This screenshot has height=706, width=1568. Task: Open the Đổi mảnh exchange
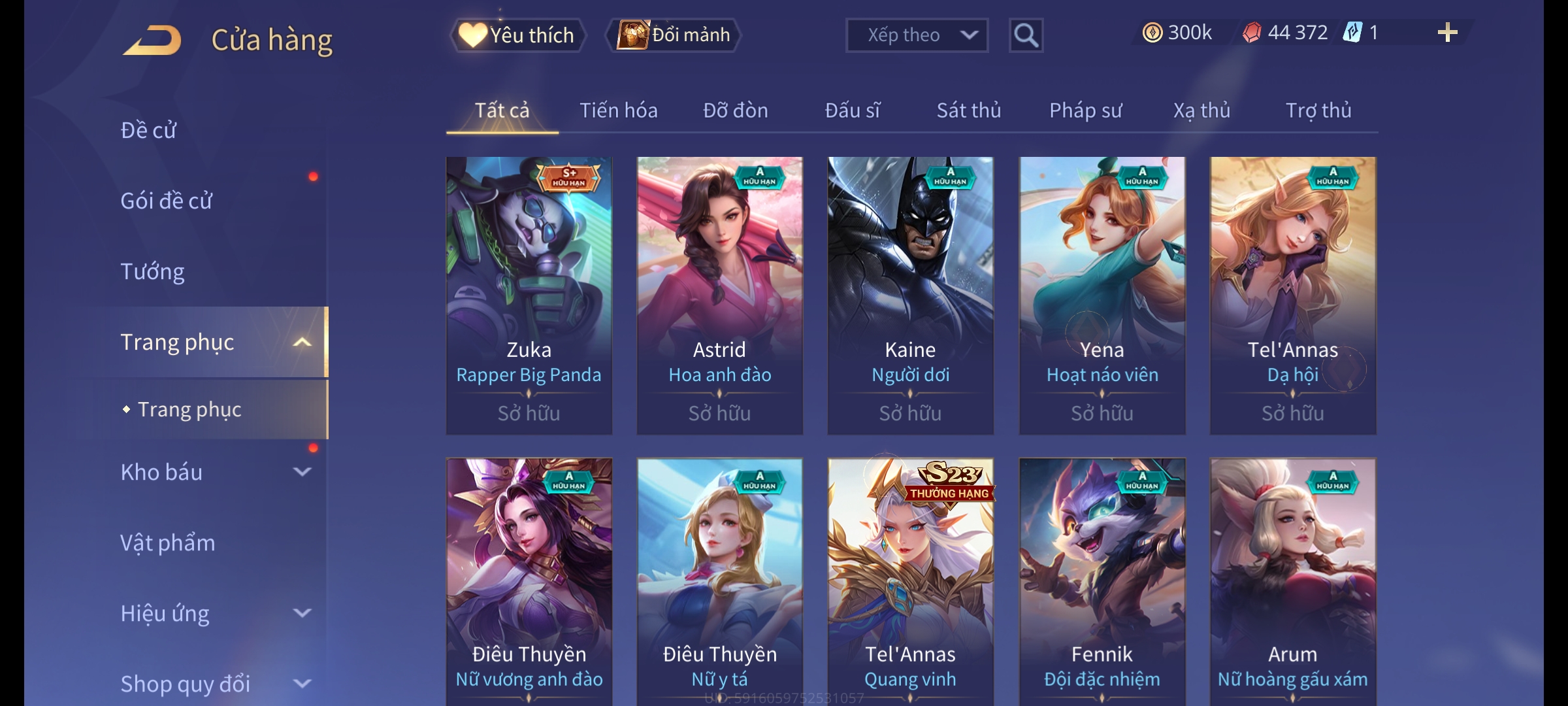674,35
